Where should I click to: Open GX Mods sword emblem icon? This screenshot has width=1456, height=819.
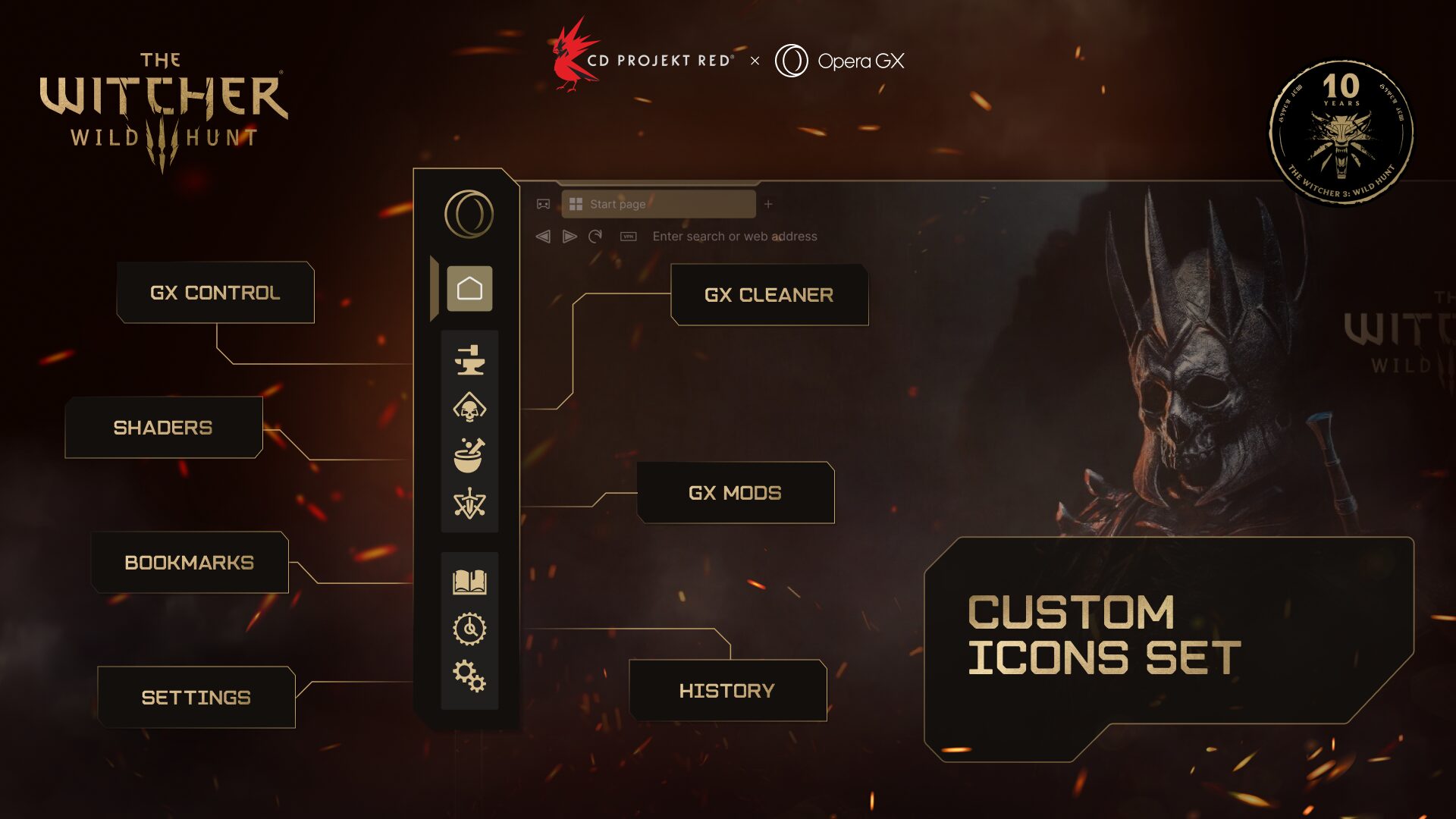[x=469, y=504]
